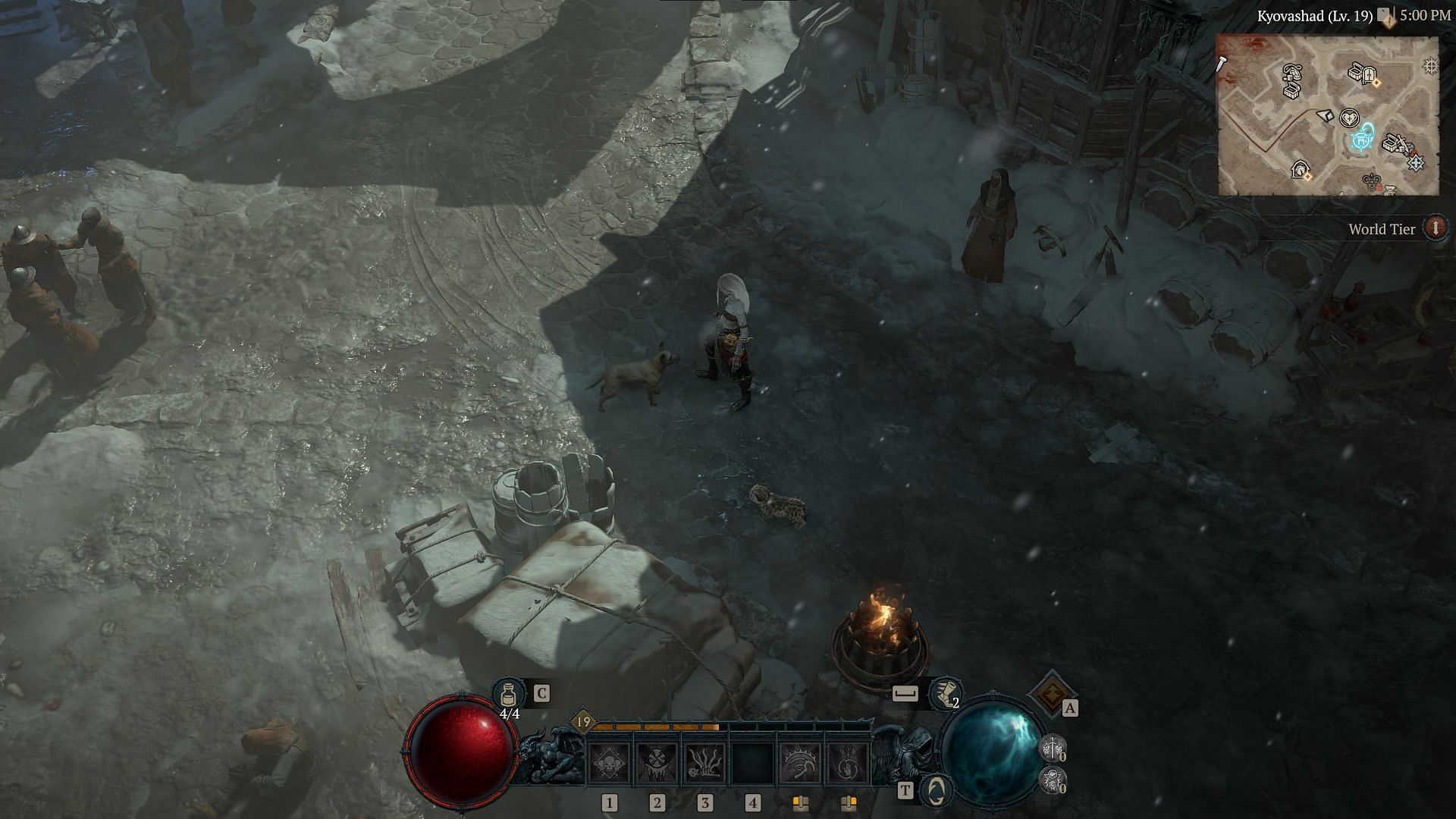
Task: Trigger the hand spiral skill slot
Action: tap(848, 762)
